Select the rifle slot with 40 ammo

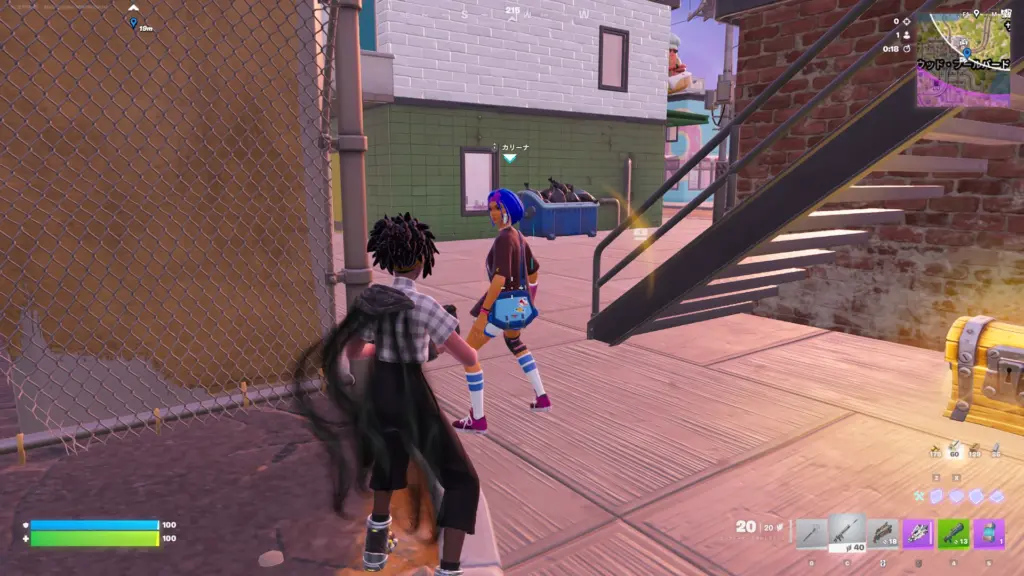pyautogui.click(x=847, y=532)
